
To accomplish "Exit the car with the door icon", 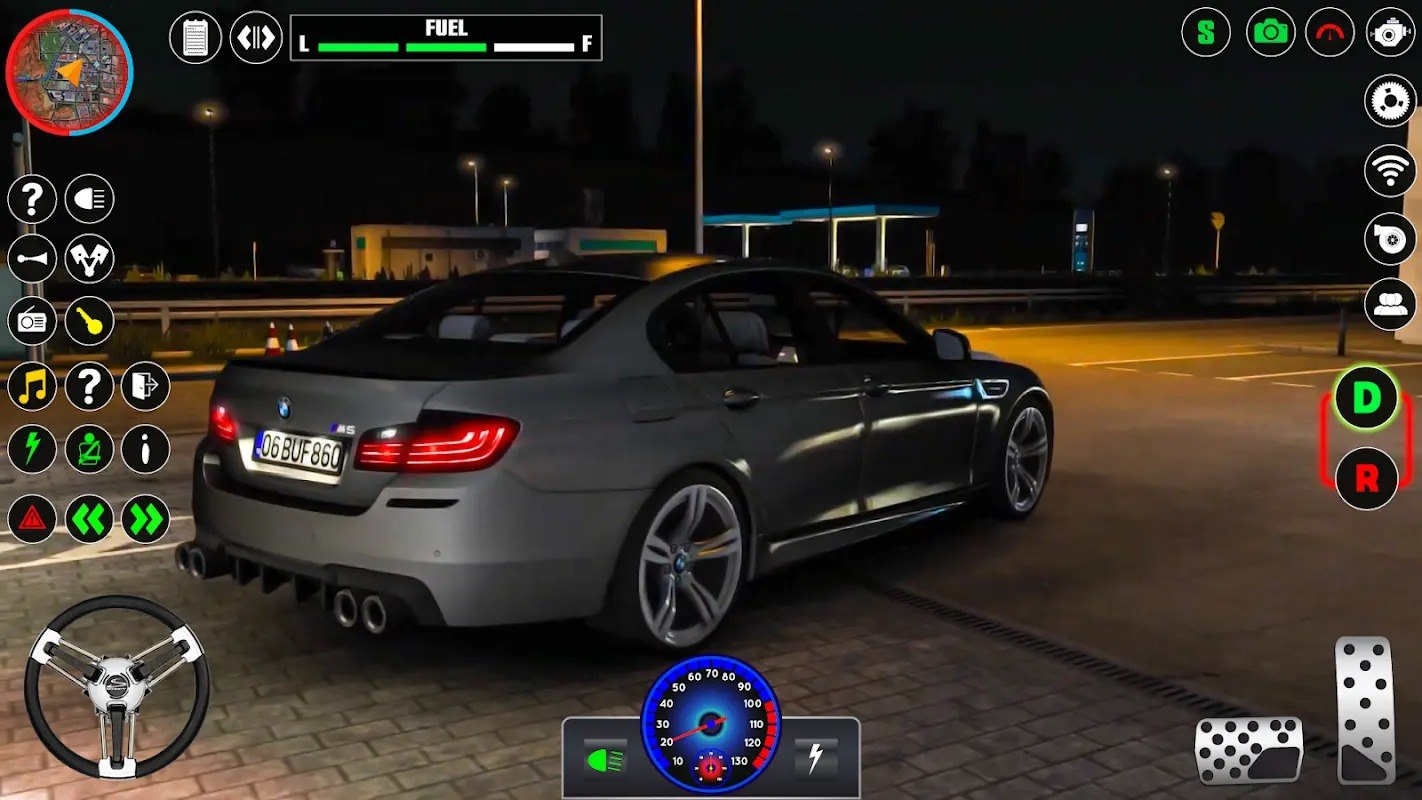I will [x=146, y=386].
